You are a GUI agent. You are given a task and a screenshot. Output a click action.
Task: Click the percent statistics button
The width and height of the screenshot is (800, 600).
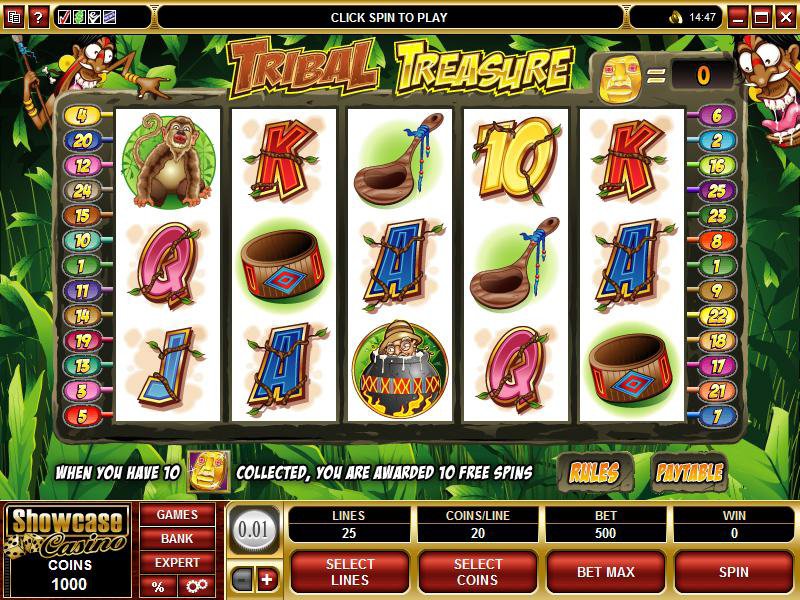158,586
